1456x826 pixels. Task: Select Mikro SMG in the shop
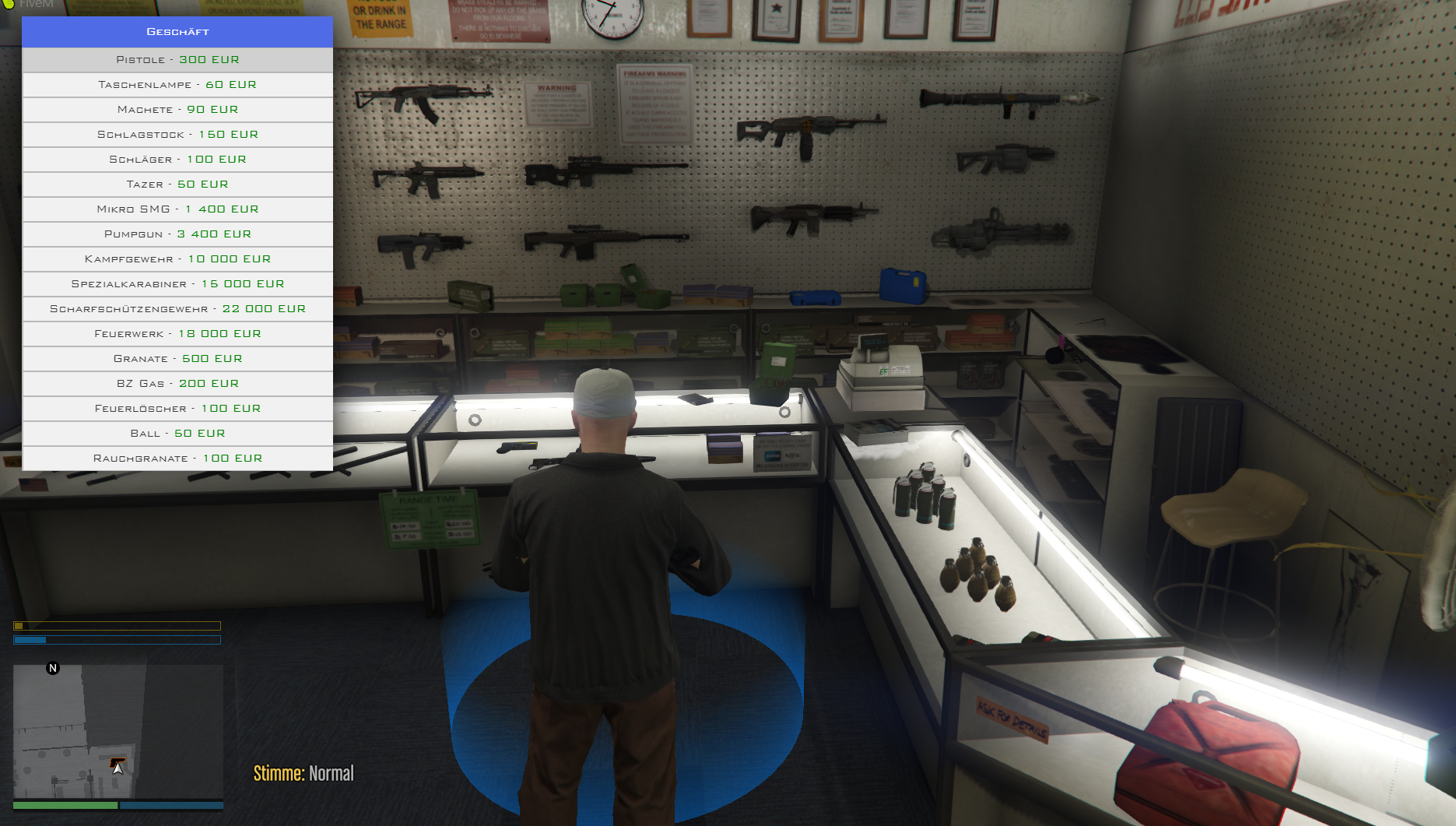click(177, 209)
